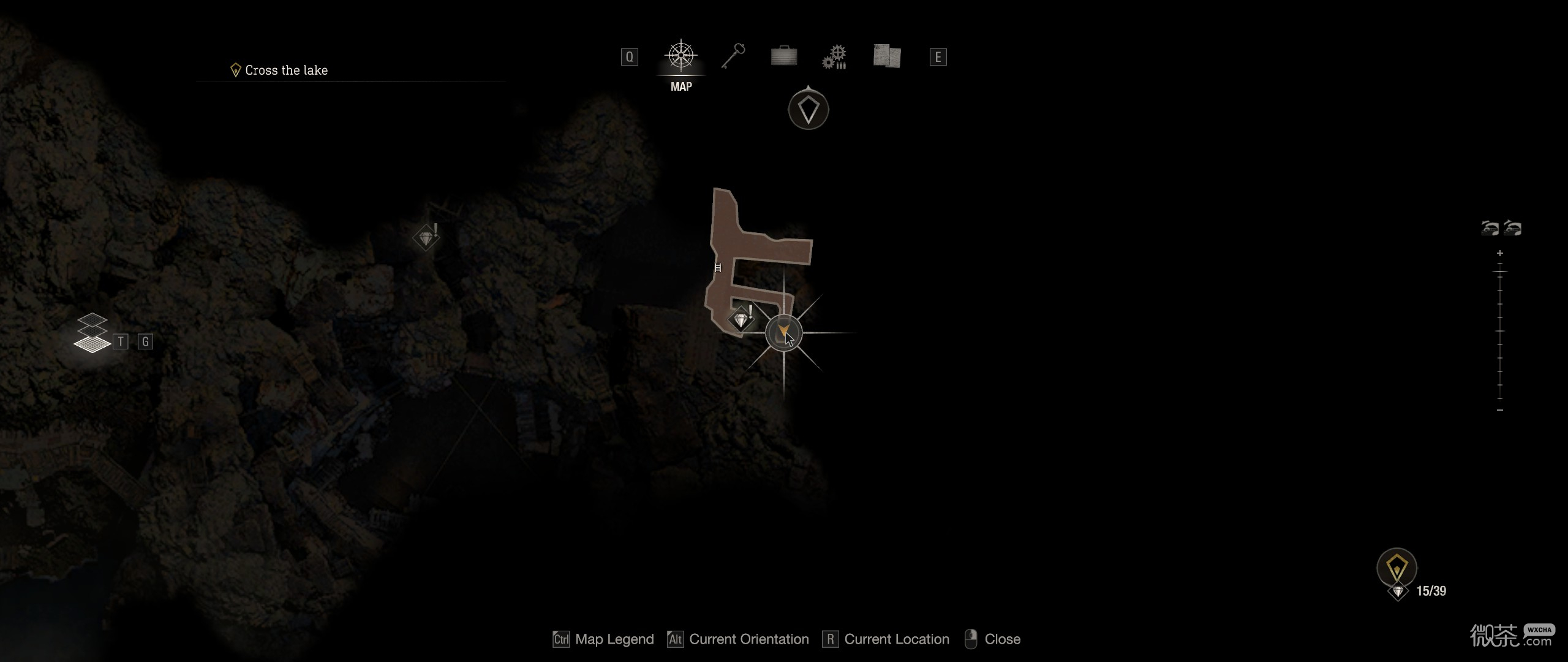
Task: Select the treasure marker beside the player
Action: [742, 320]
